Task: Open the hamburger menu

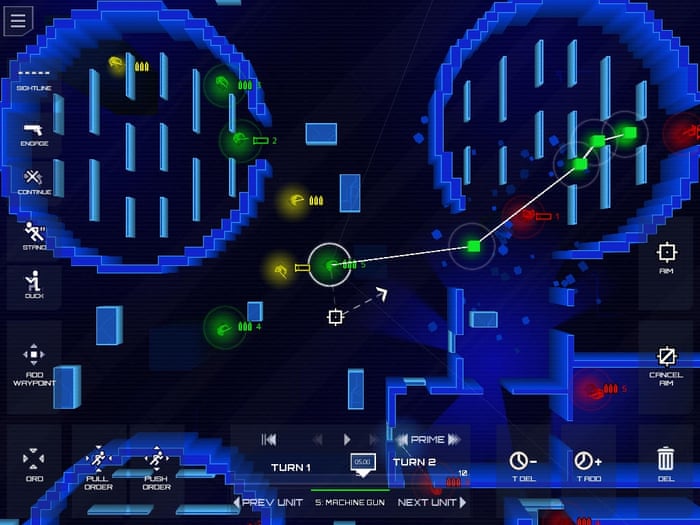Action: click(18, 20)
